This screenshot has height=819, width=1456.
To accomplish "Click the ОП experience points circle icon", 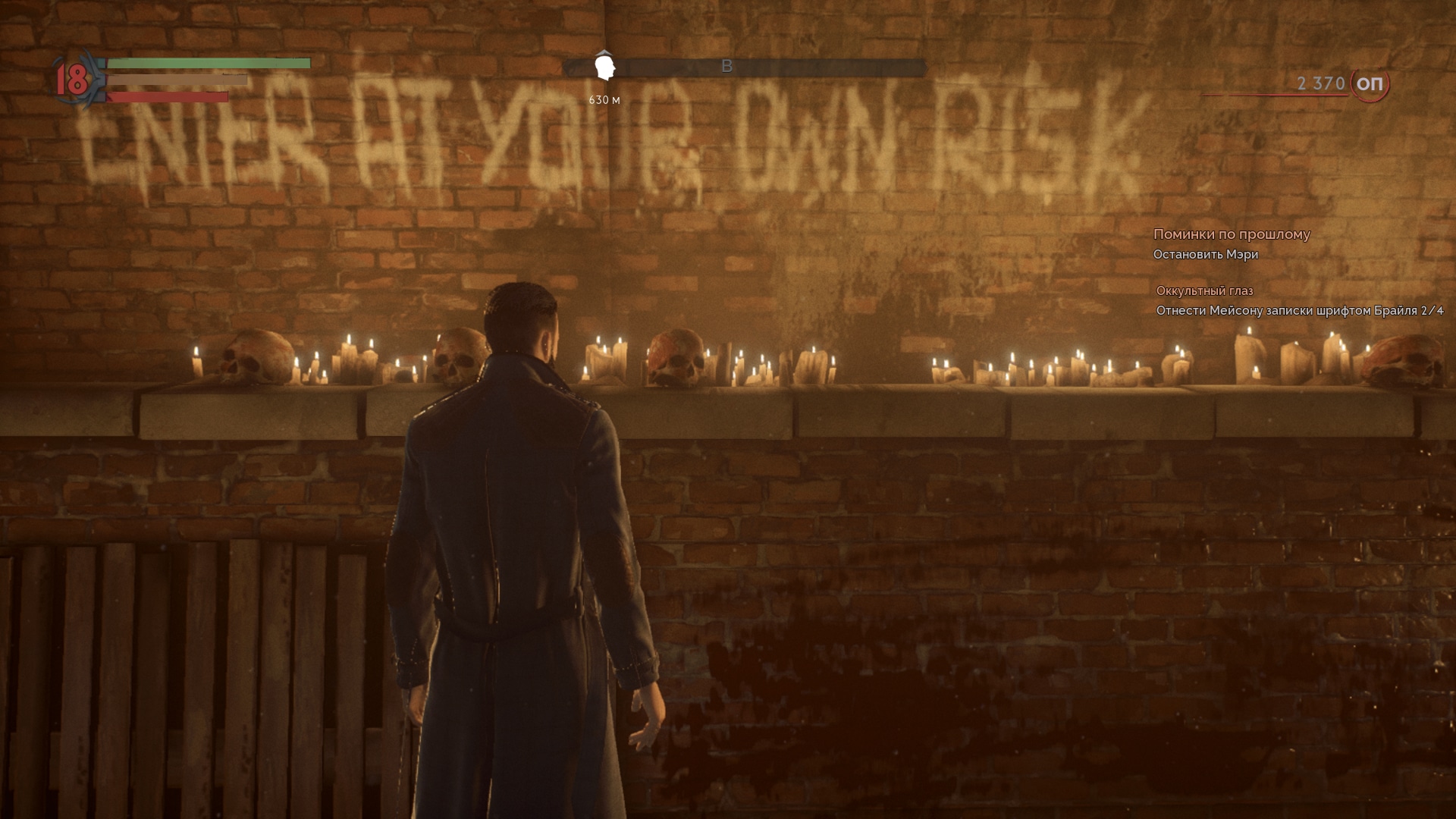I will coord(1370,85).
